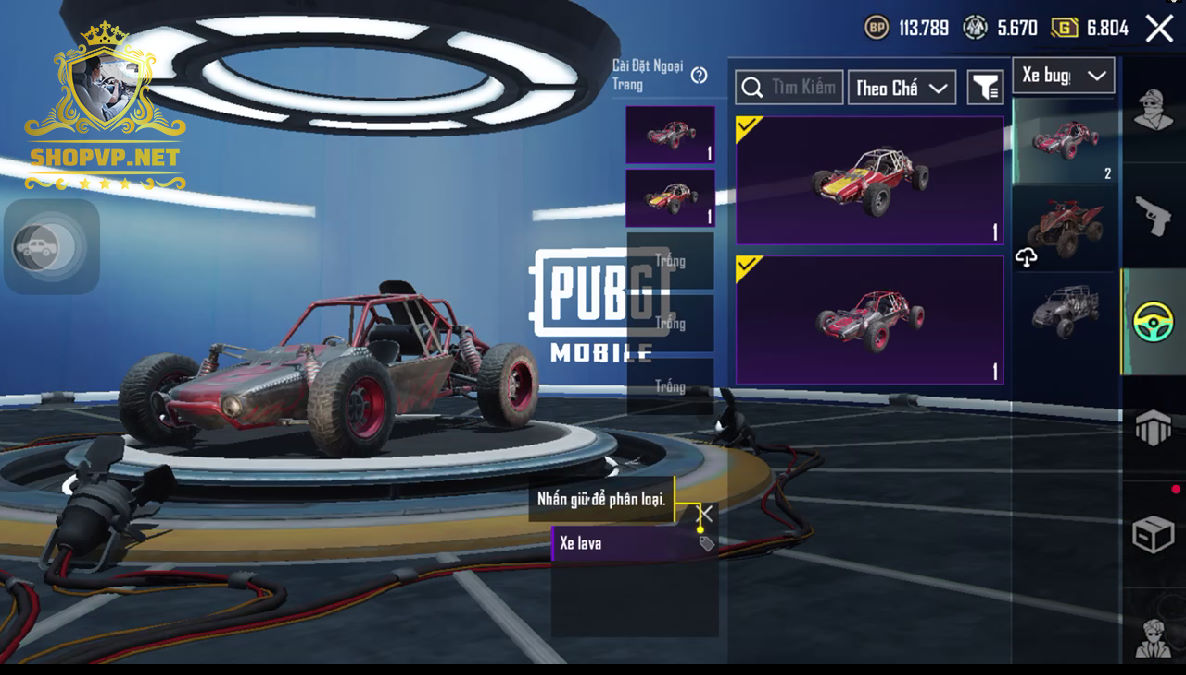Choose the red motorcycle category thumbnail
Image resolution: width=1186 pixels, height=675 pixels.
[1066, 228]
